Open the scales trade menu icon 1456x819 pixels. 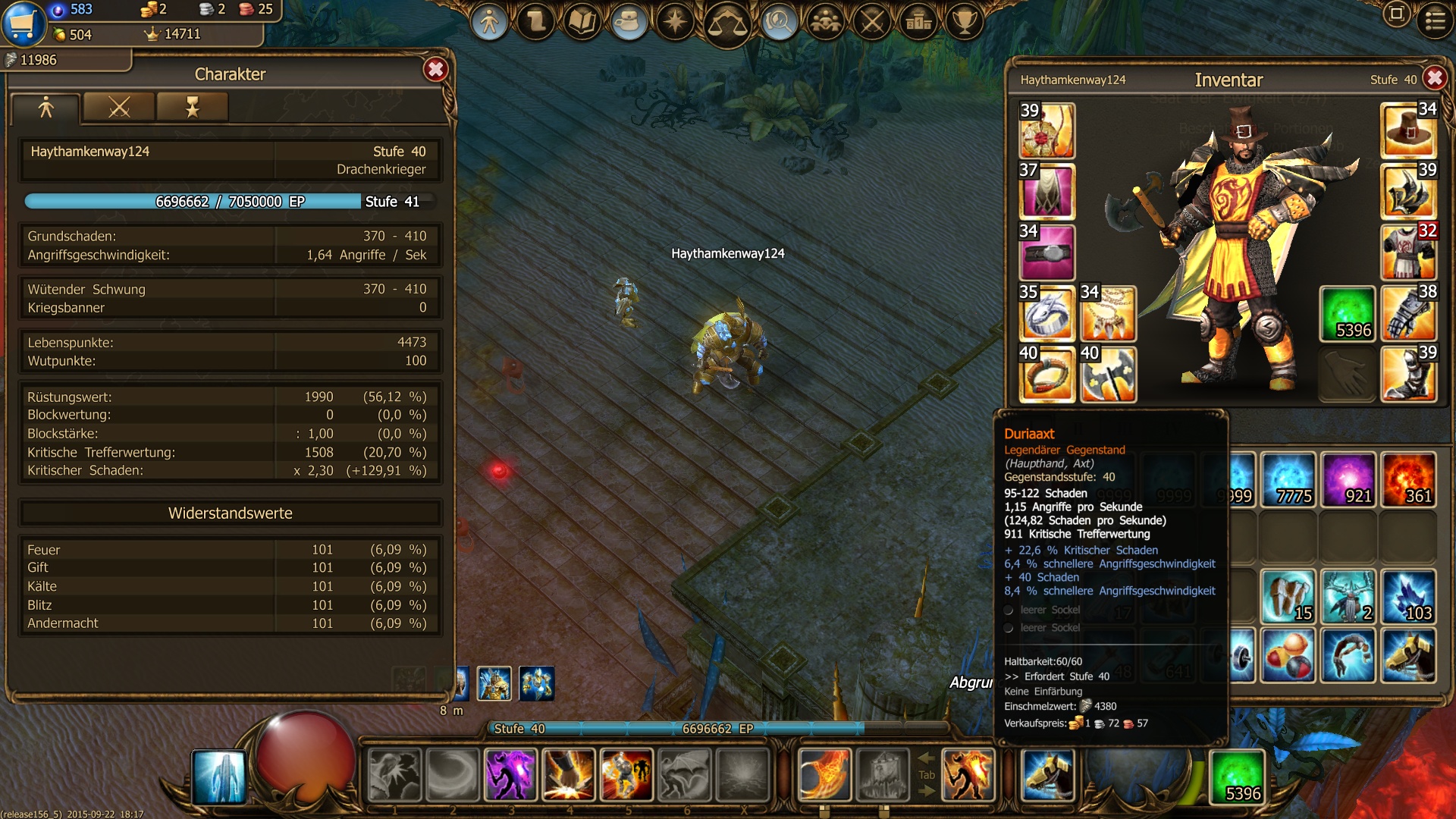coord(726,23)
